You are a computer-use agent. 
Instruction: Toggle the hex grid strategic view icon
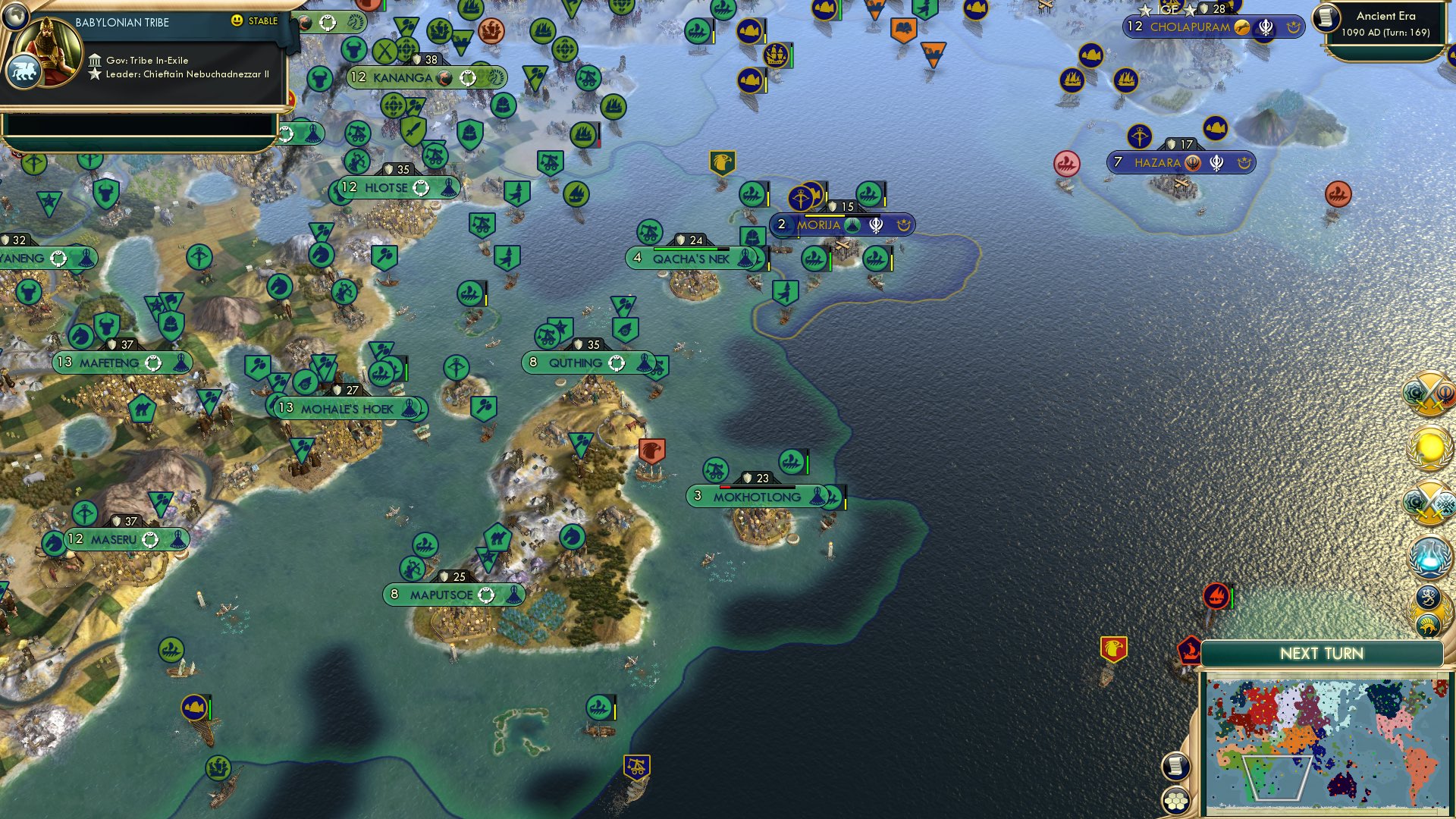(1176, 801)
